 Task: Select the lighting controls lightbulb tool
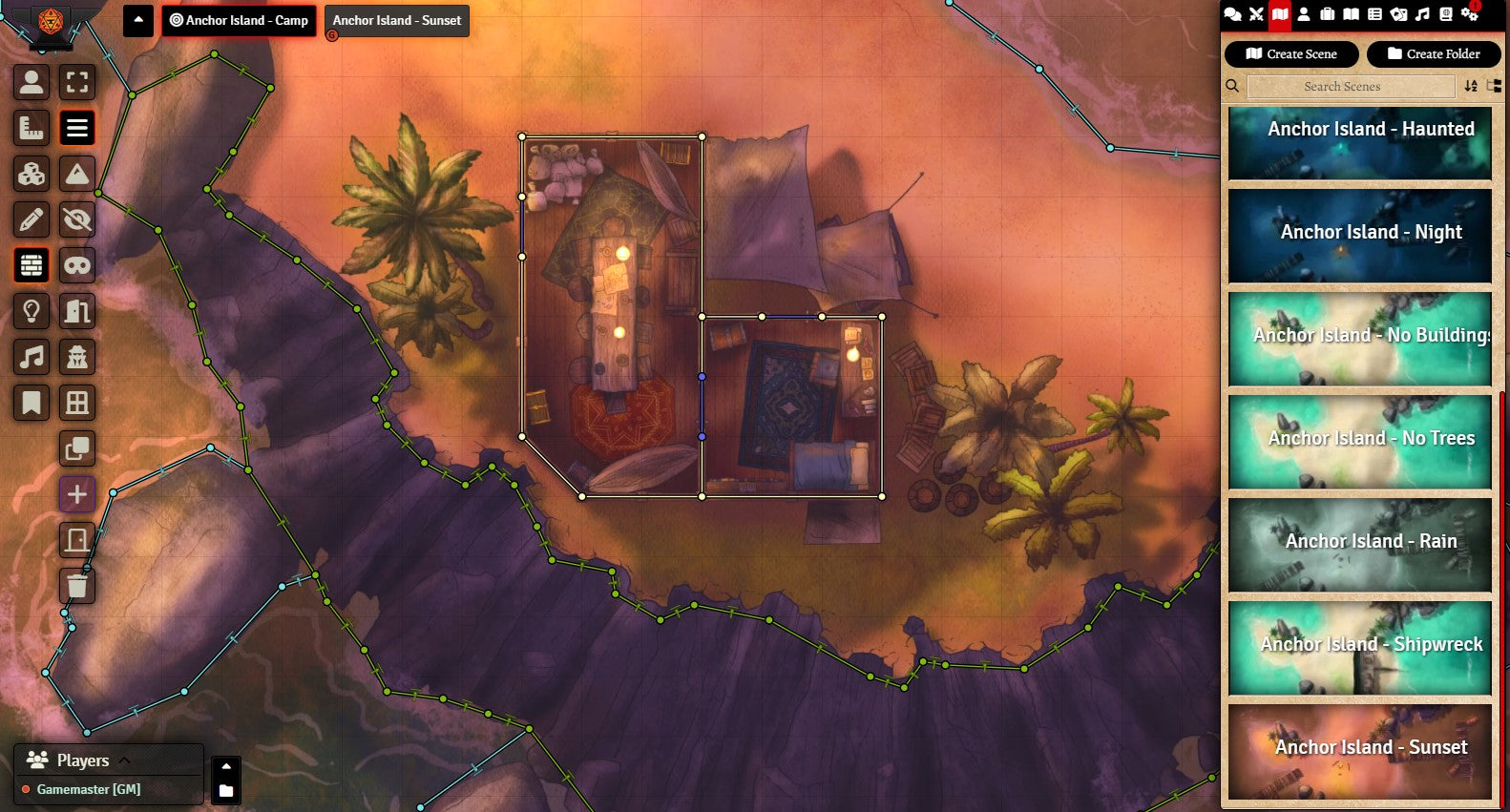click(31, 311)
